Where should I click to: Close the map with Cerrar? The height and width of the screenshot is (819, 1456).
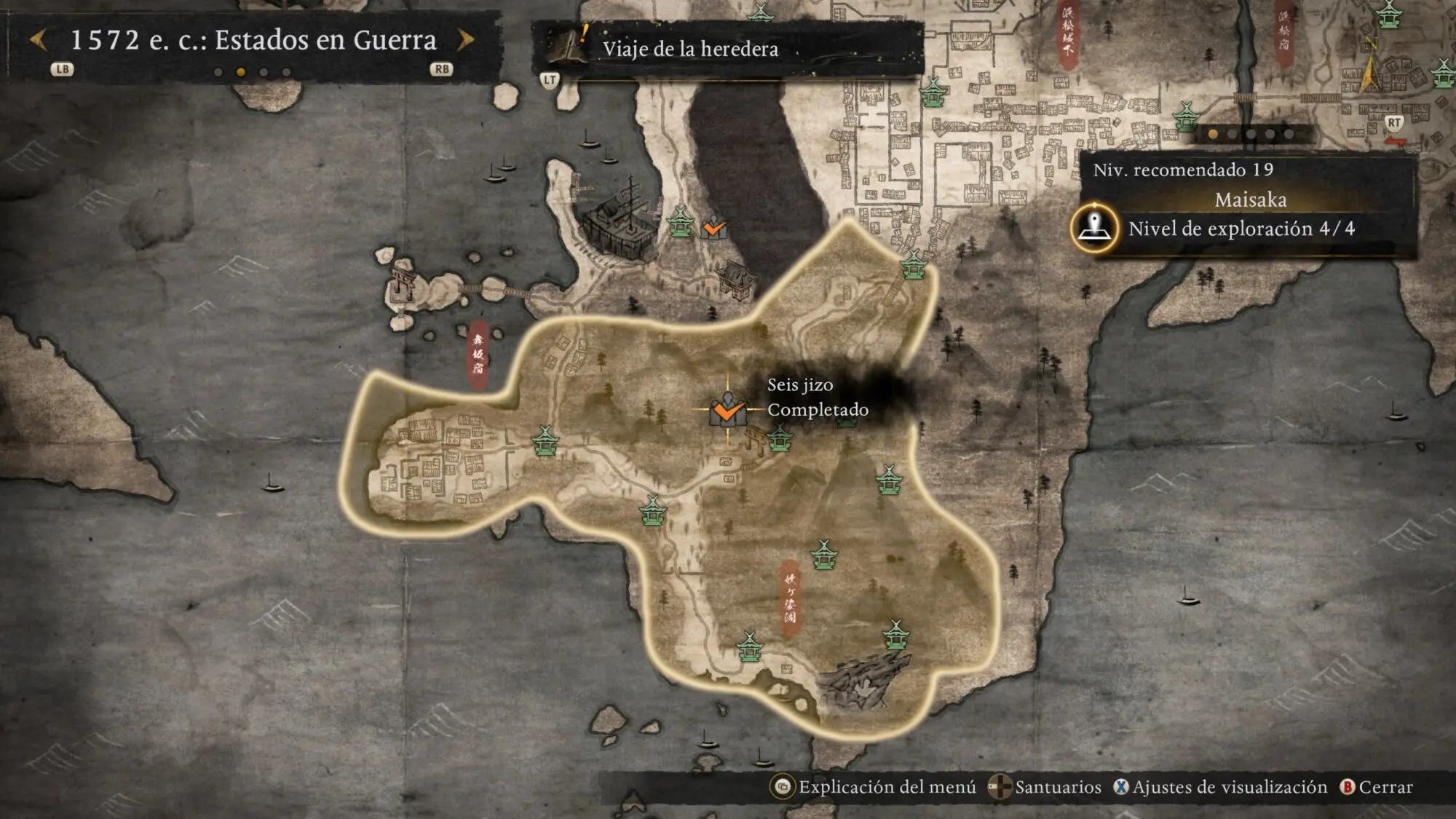pyautogui.click(x=1377, y=787)
